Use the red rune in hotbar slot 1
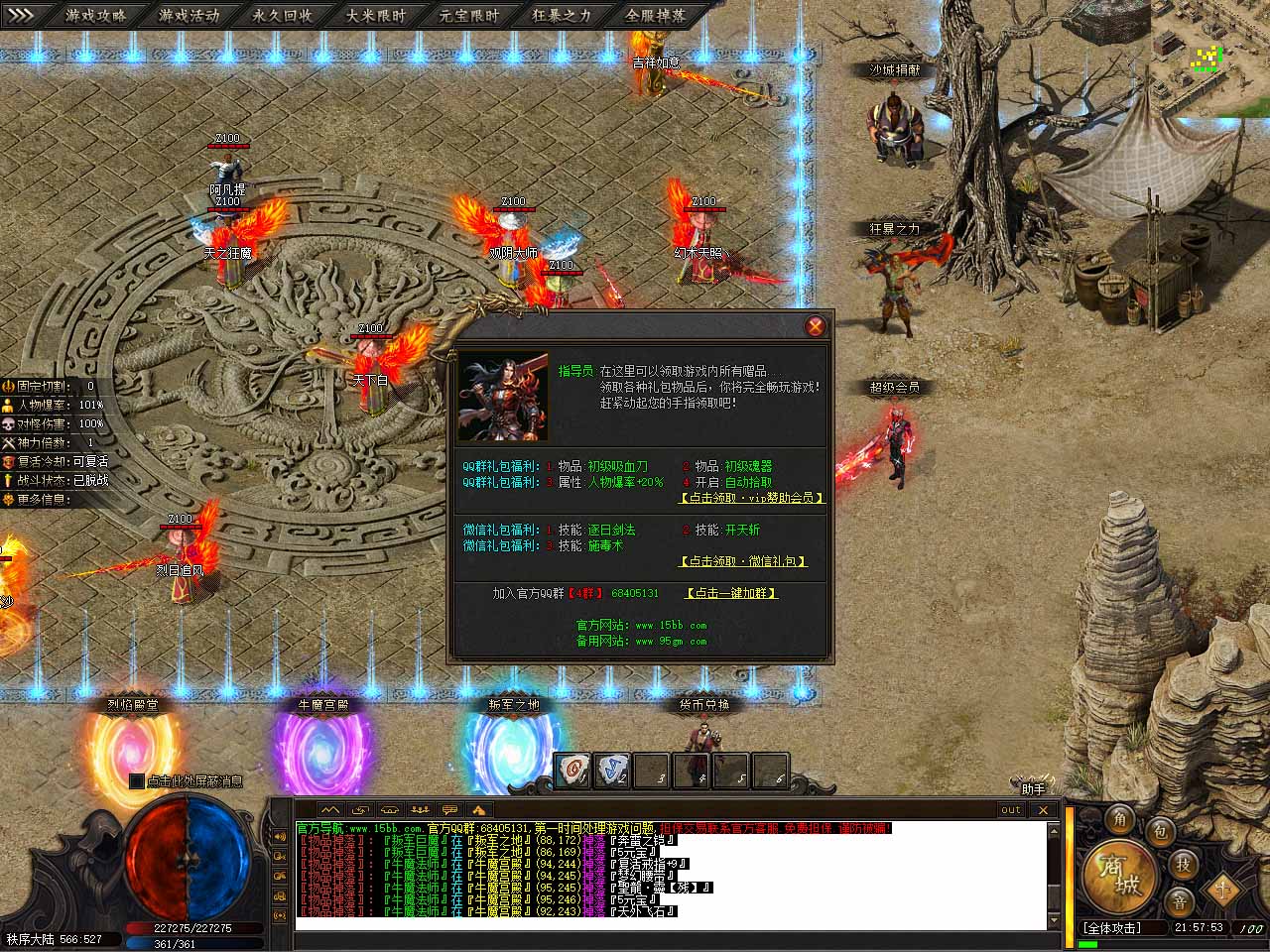1270x952 pixels. click(x=572, y=771)
